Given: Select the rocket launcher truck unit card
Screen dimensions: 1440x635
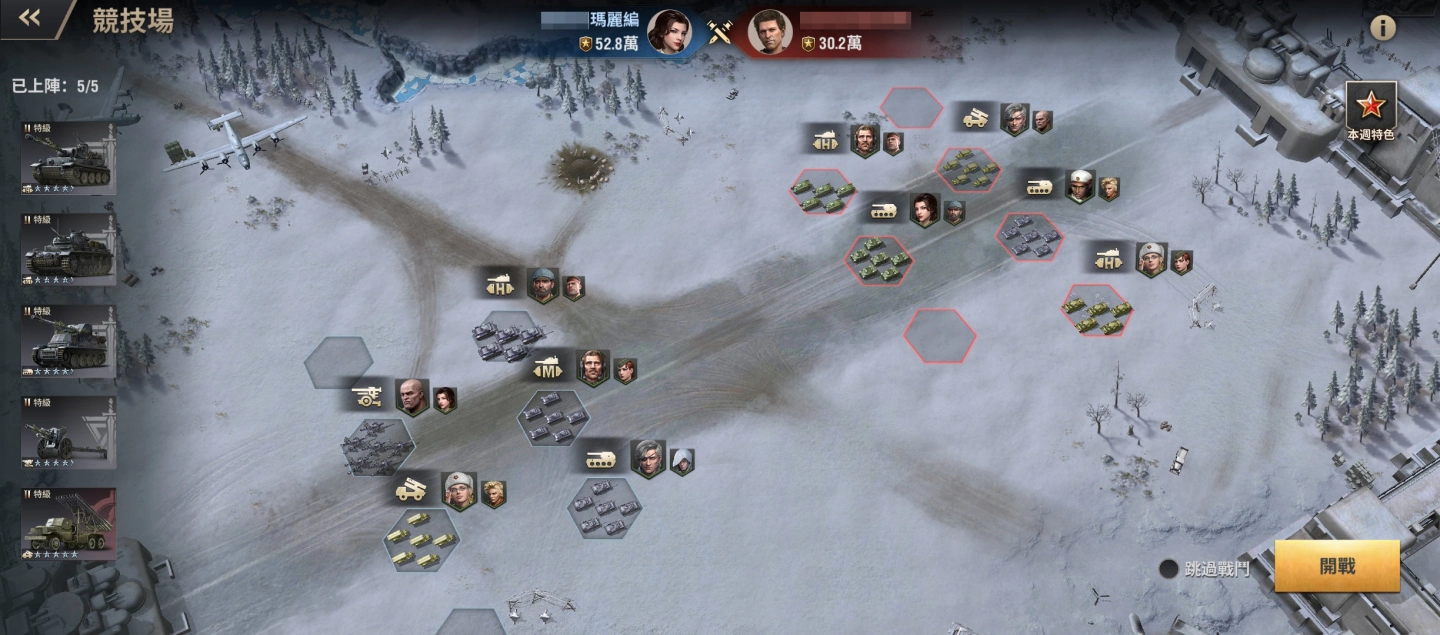Looking at the screenshot, I should pyautogui.click(x=69, y=524).
